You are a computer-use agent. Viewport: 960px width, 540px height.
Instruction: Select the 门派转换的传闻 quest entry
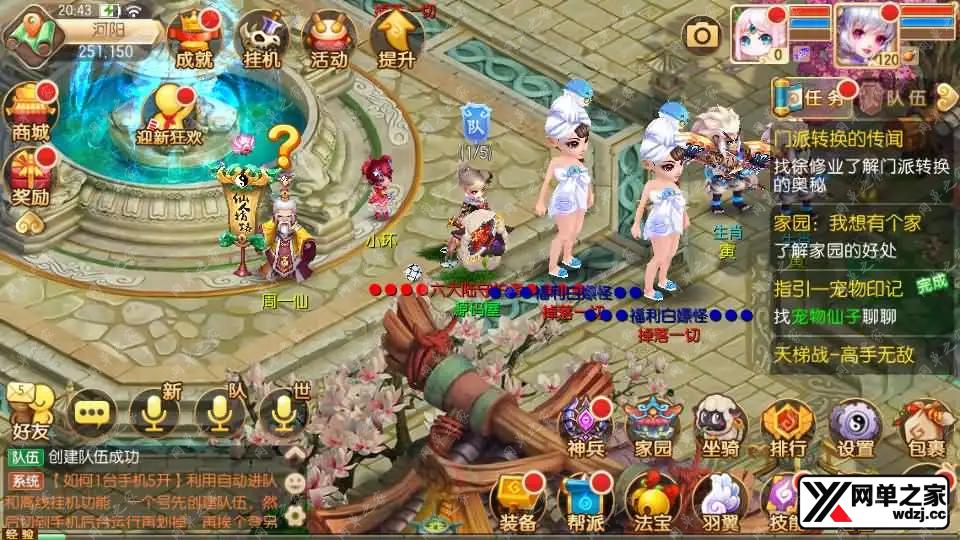(838, 139)
